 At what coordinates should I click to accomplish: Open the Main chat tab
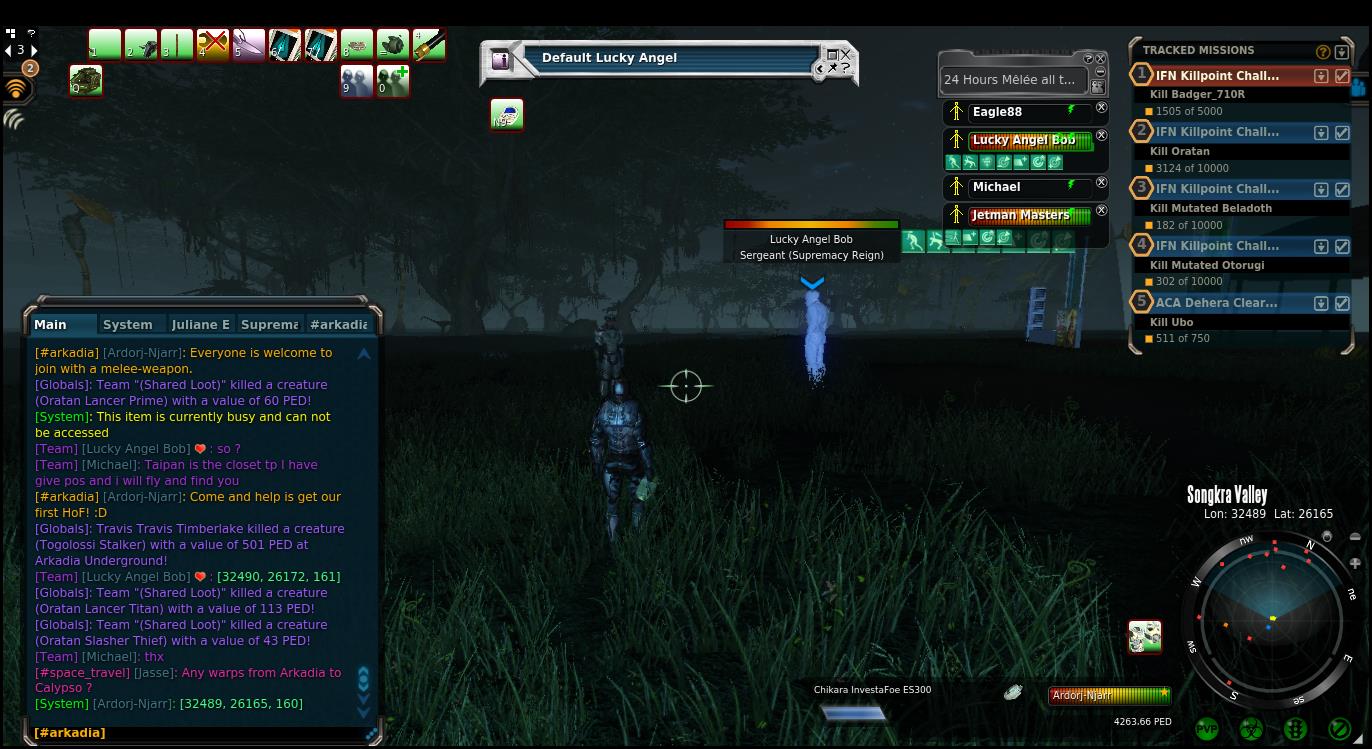(50, 325)
